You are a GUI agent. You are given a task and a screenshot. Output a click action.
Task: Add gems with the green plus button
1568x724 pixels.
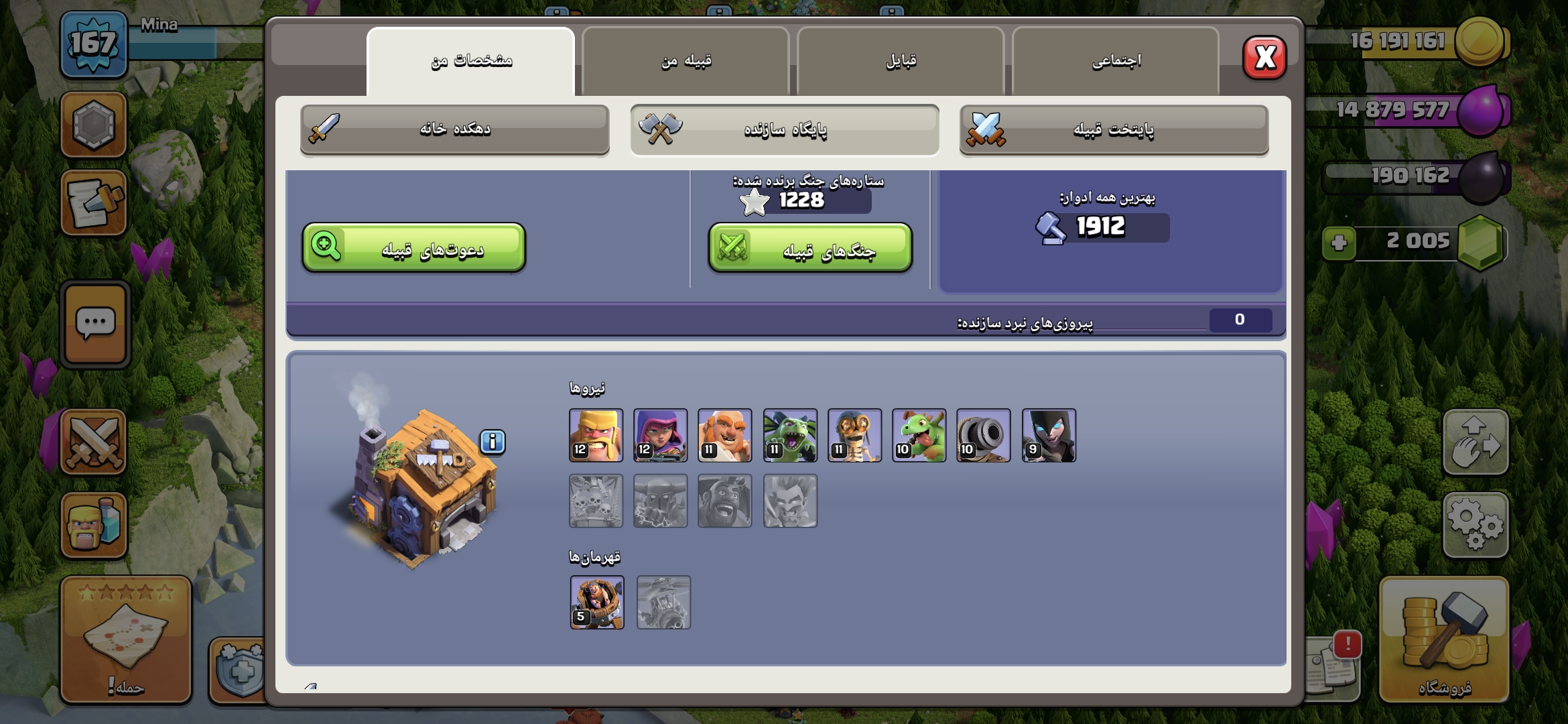pyautogui.click(x=1339, y=243)
